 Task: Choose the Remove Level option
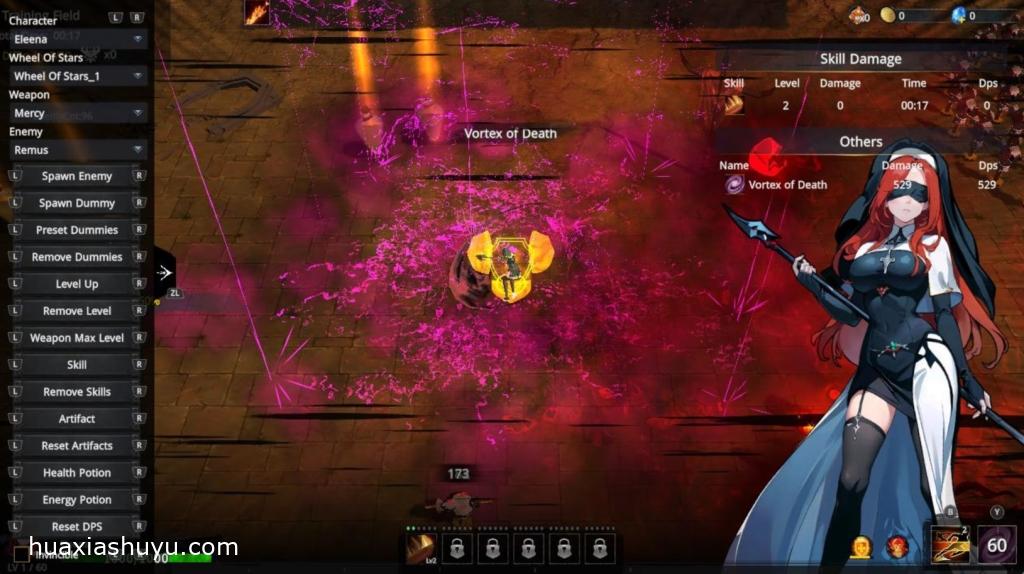coord(77,311)
